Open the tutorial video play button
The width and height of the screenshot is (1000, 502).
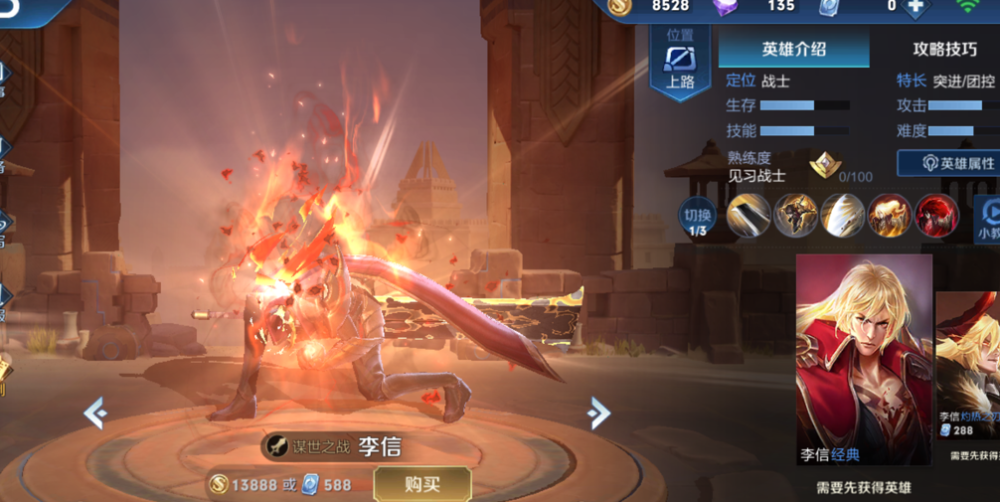pyautogui.click(x=988, y=215)
